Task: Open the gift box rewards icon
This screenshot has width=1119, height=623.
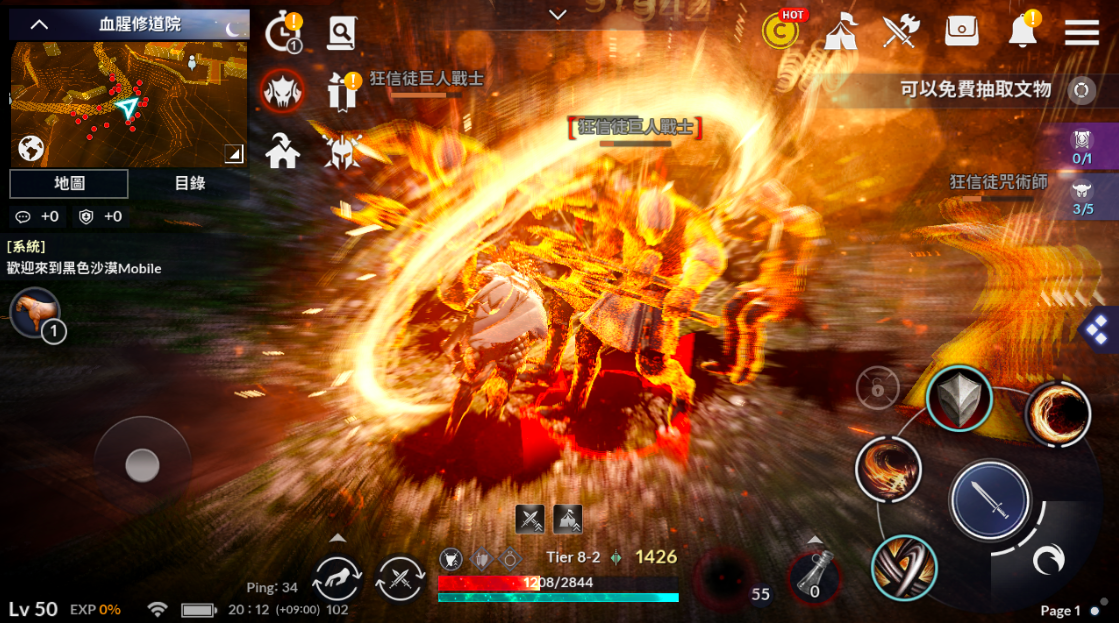Action: 342,91
